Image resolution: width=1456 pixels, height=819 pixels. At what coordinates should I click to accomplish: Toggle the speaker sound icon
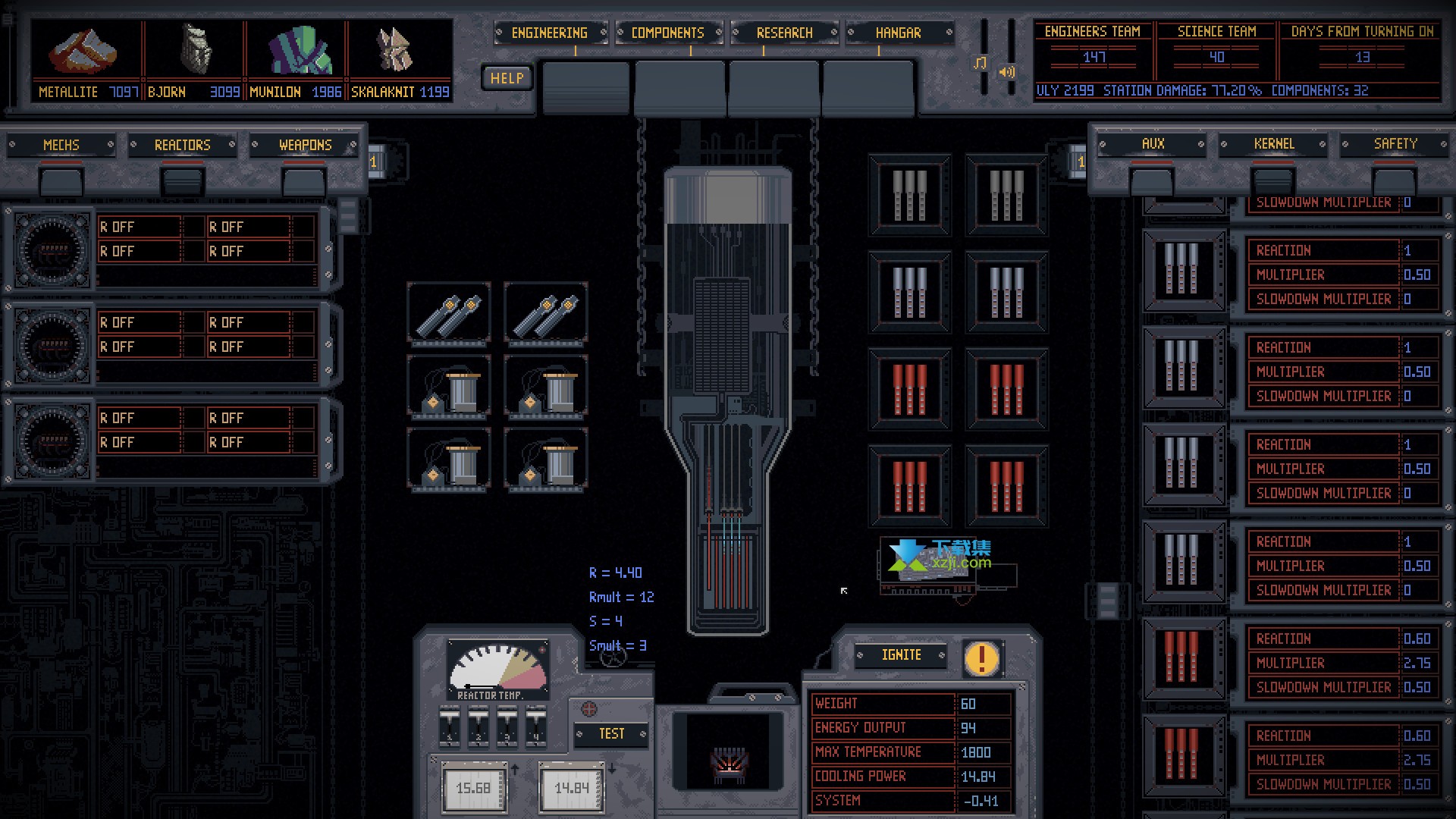(1007, 72)
